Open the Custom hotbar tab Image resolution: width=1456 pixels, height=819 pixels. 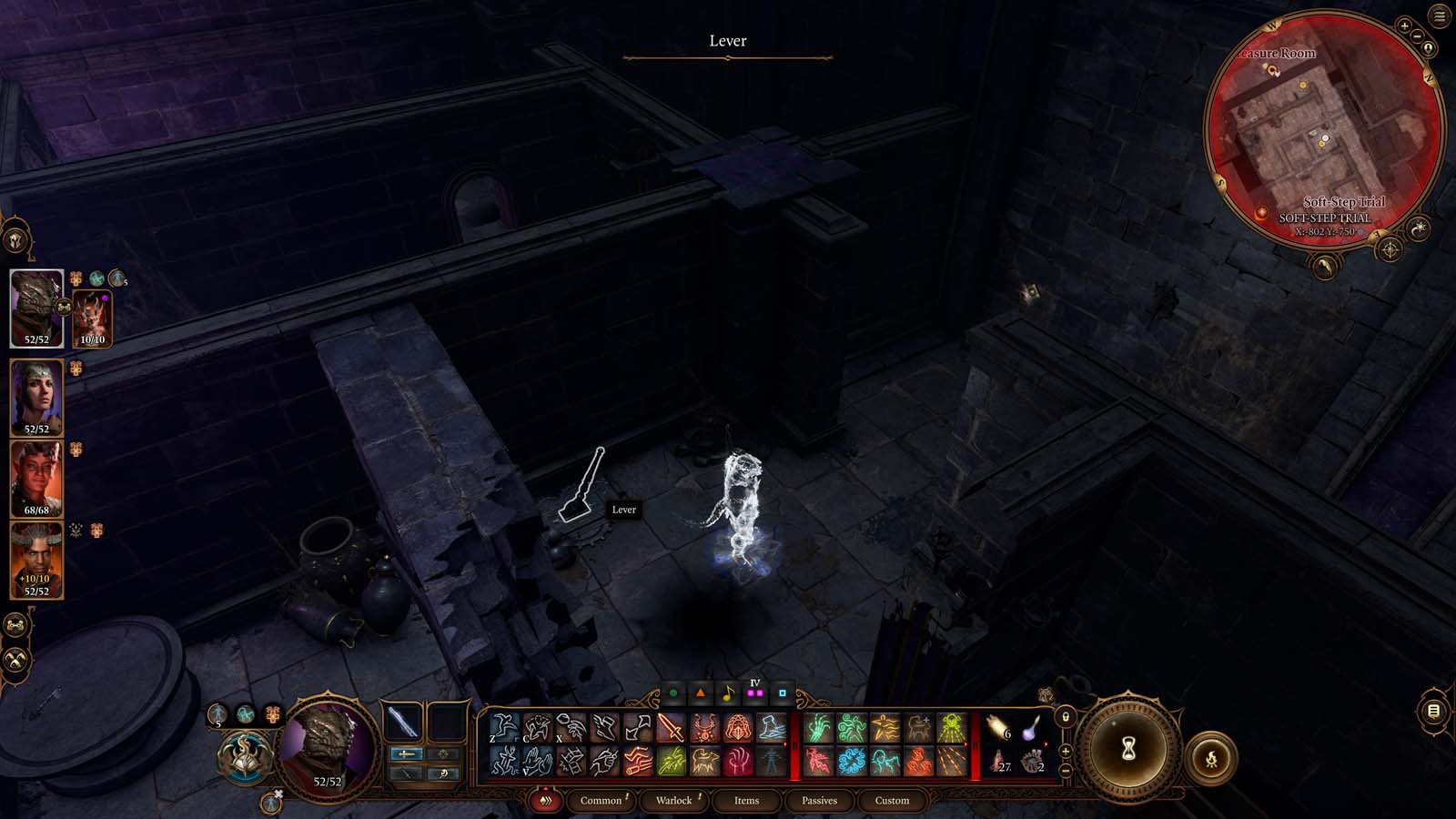coord(893,801)
